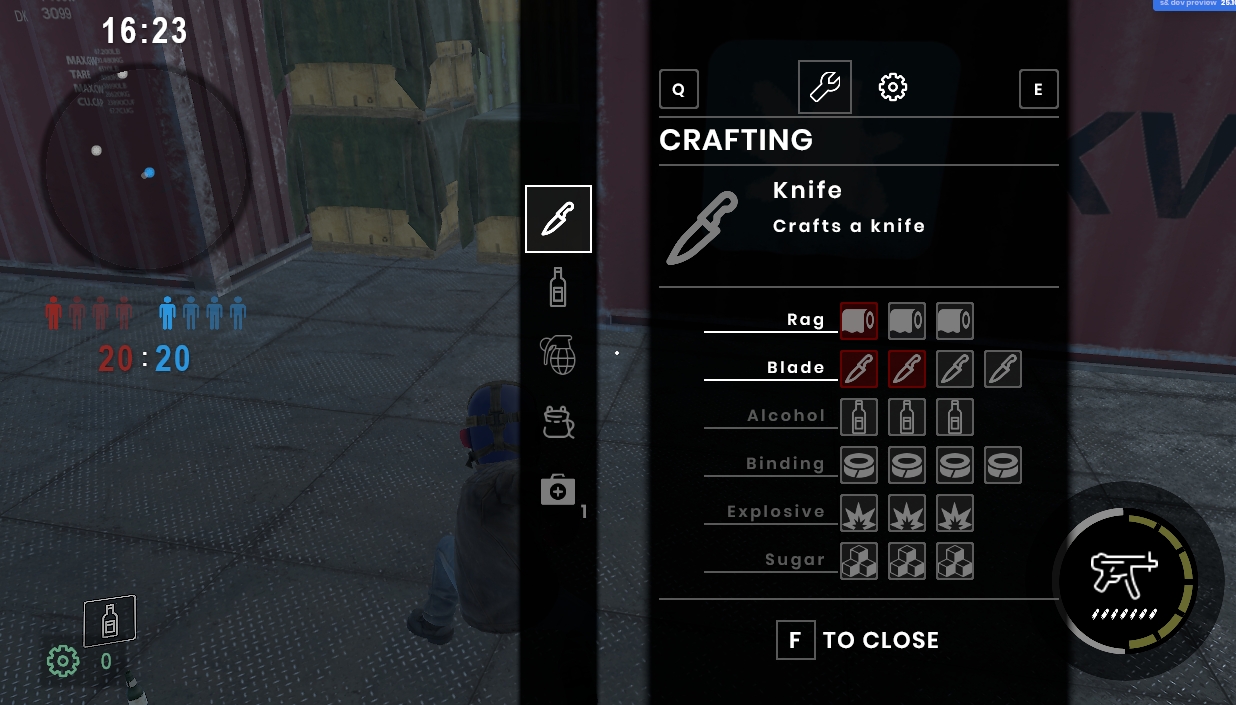Viewport: 1236px width, 705px height.
Task: Choose the Explosive ingredient row label
Action: [x=776, y=512]
